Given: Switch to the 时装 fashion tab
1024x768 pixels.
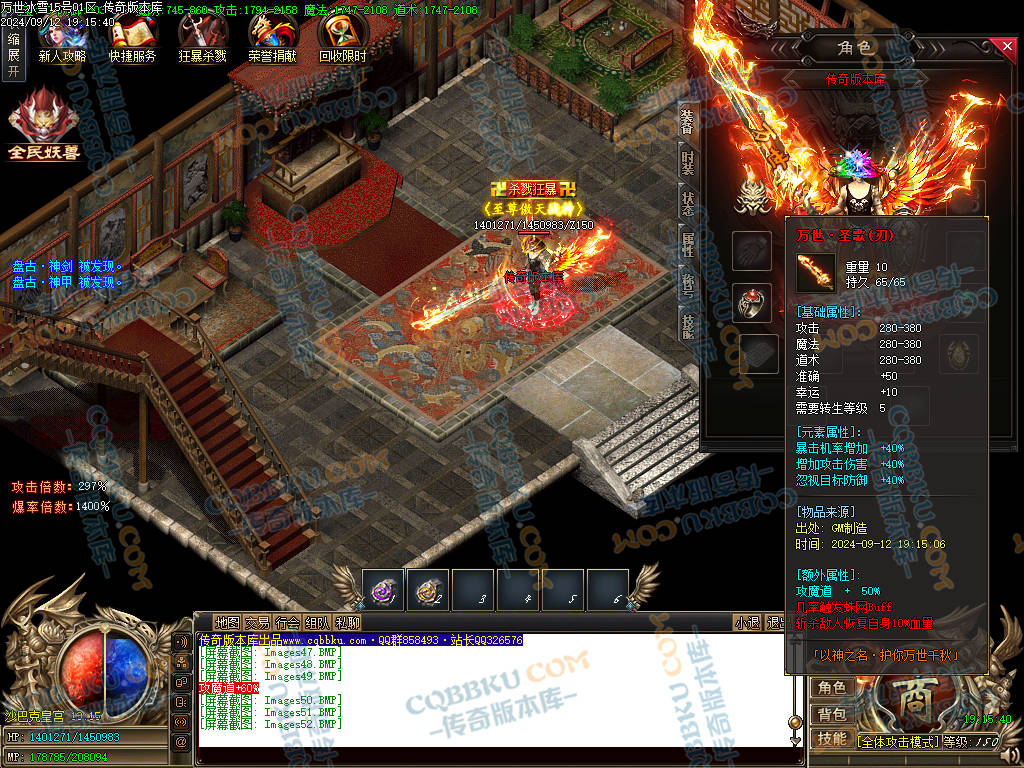Looking at the screenshot, I should 687,162.
